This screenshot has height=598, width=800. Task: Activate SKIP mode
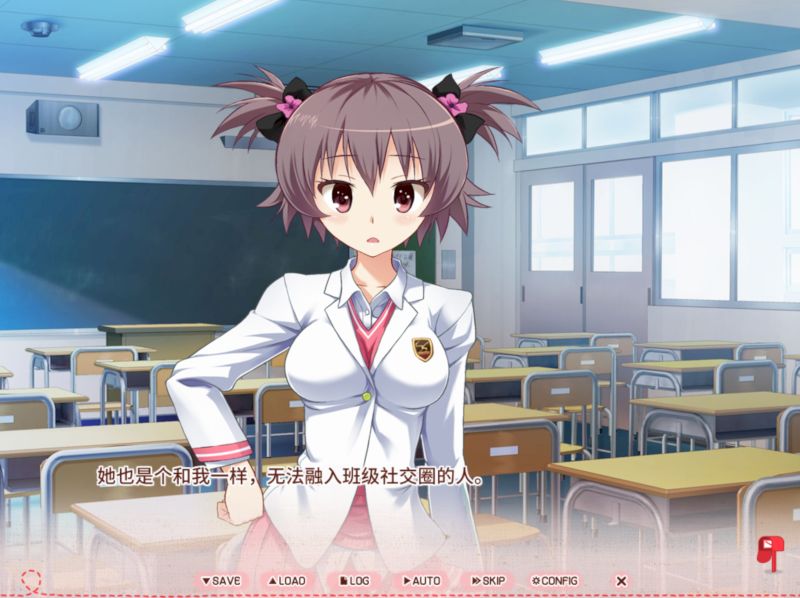pos(488,580)
